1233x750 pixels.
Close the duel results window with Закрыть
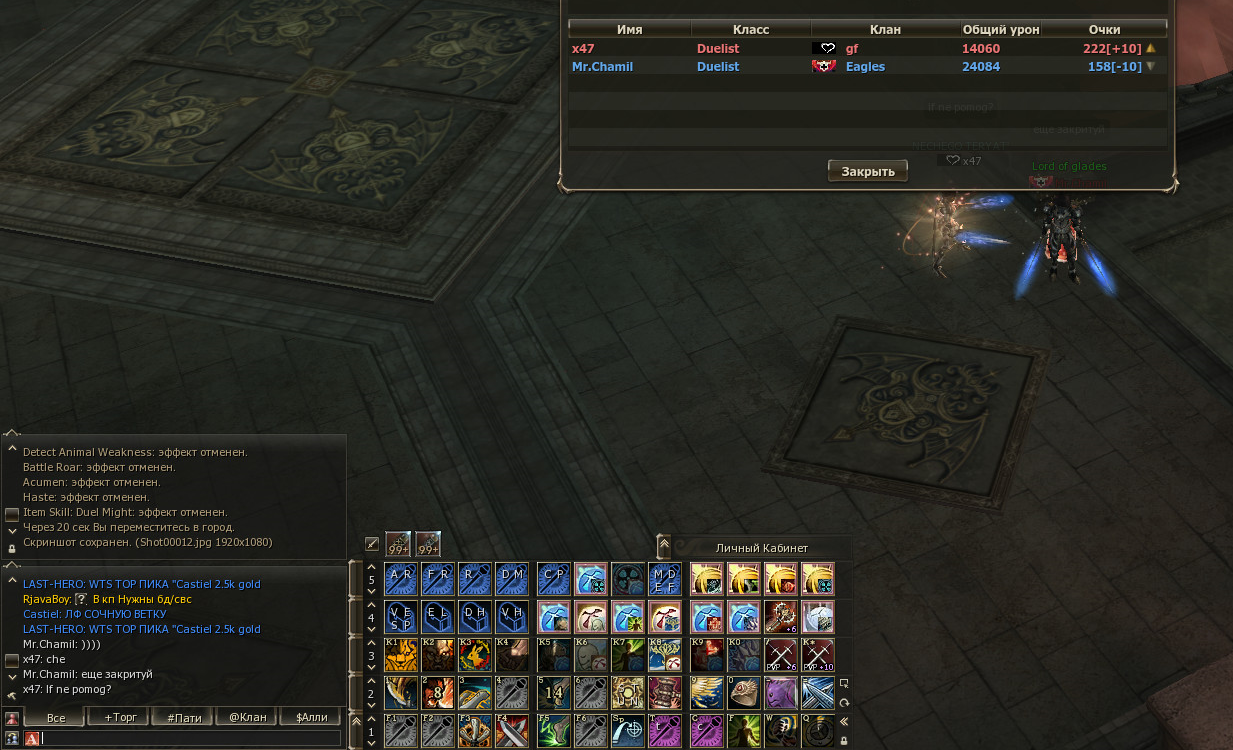pyautogui.click(x=867, y=171)
